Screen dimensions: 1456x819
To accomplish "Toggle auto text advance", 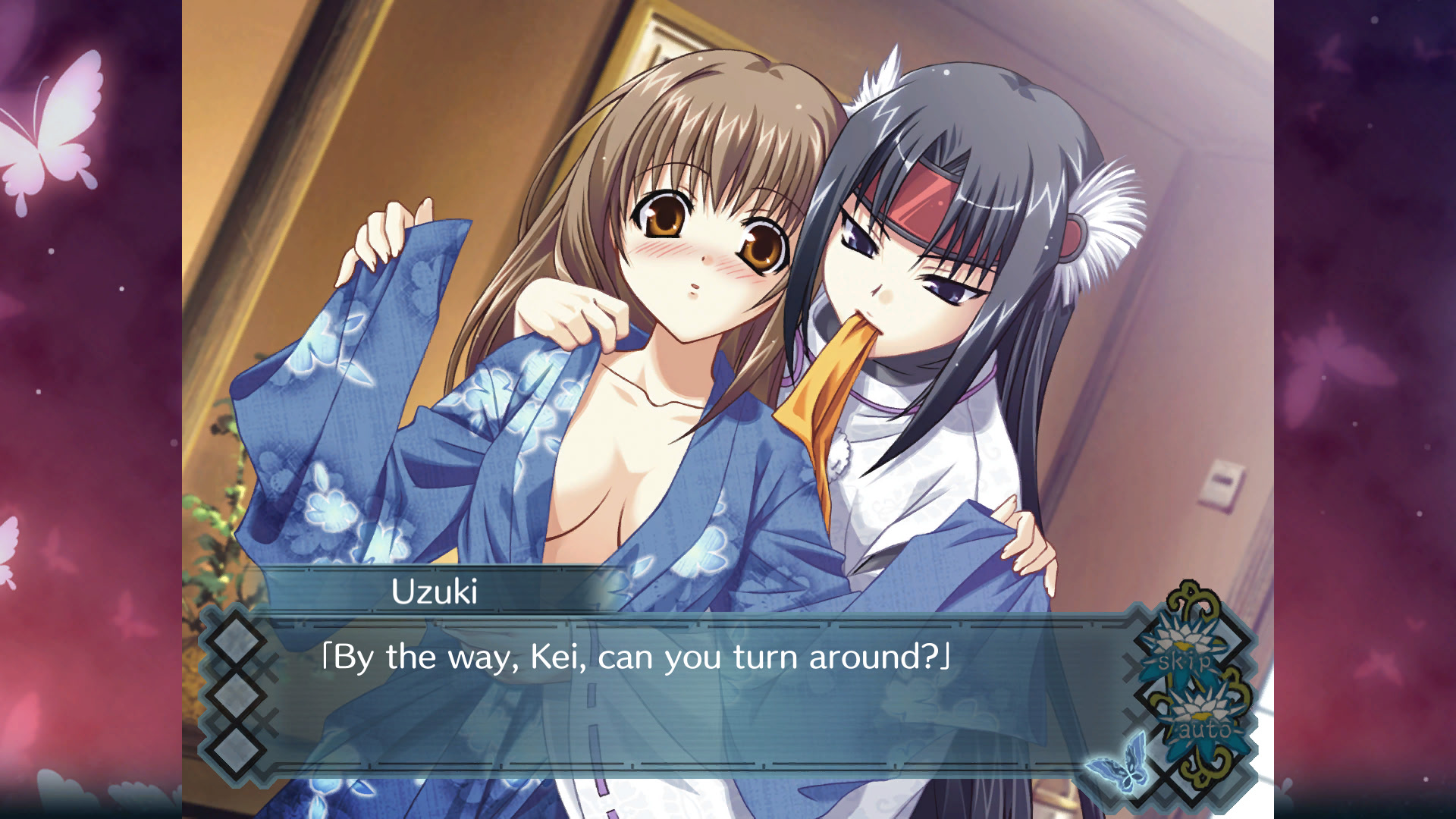I will (x=1202, y=728).
